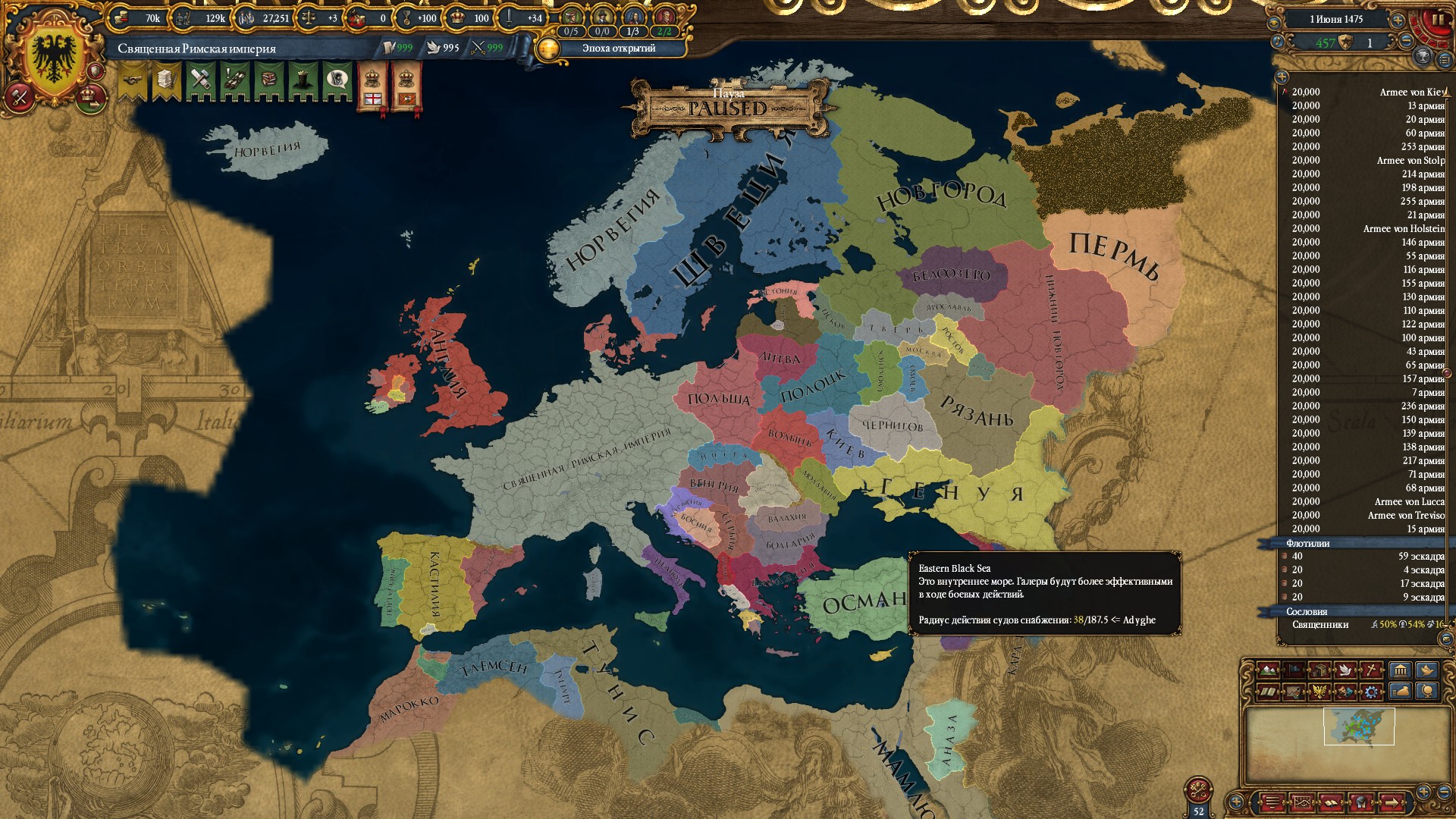This screenshot has width=1456, height=819.
Task: Open the crossed hammer and tools alert banner
Action: click(201, 80)
